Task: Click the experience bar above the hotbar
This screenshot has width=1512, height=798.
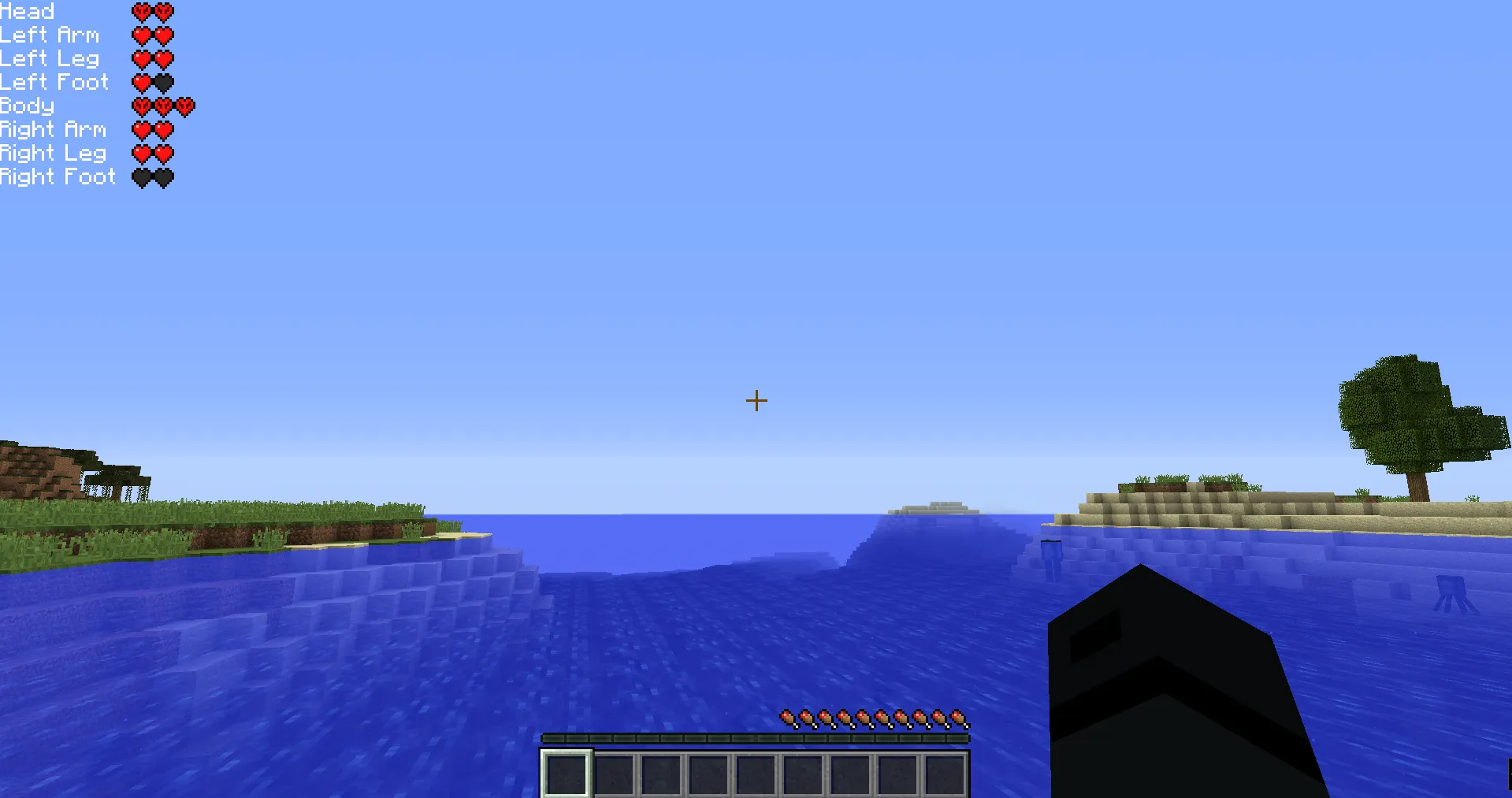Action: [755, 737]
